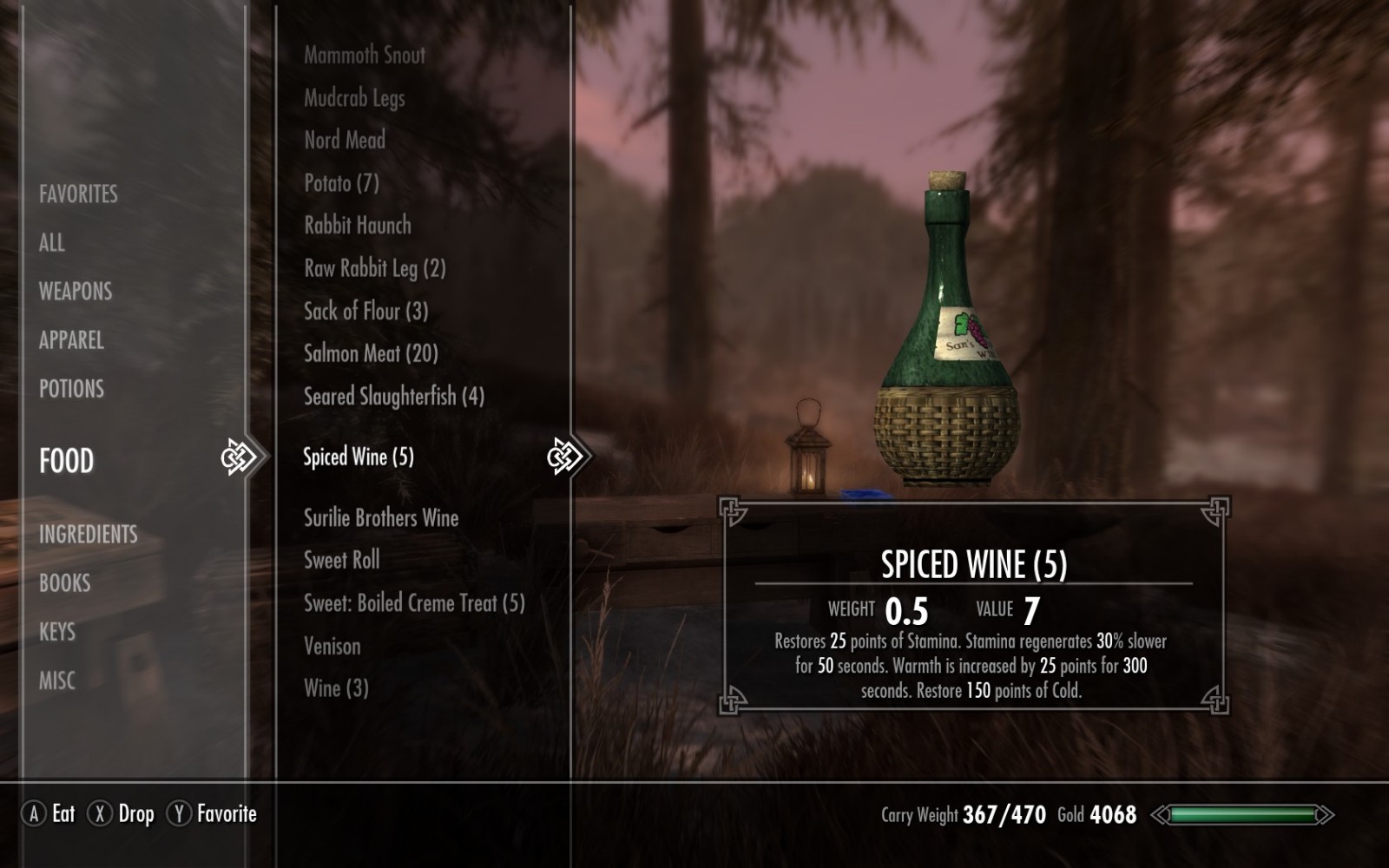Image resolution: width=1389 pixels, height=868 pixels.
Task: Select Sweet: Boiled Creme Treat (5)
Action: tap(414, 603)
